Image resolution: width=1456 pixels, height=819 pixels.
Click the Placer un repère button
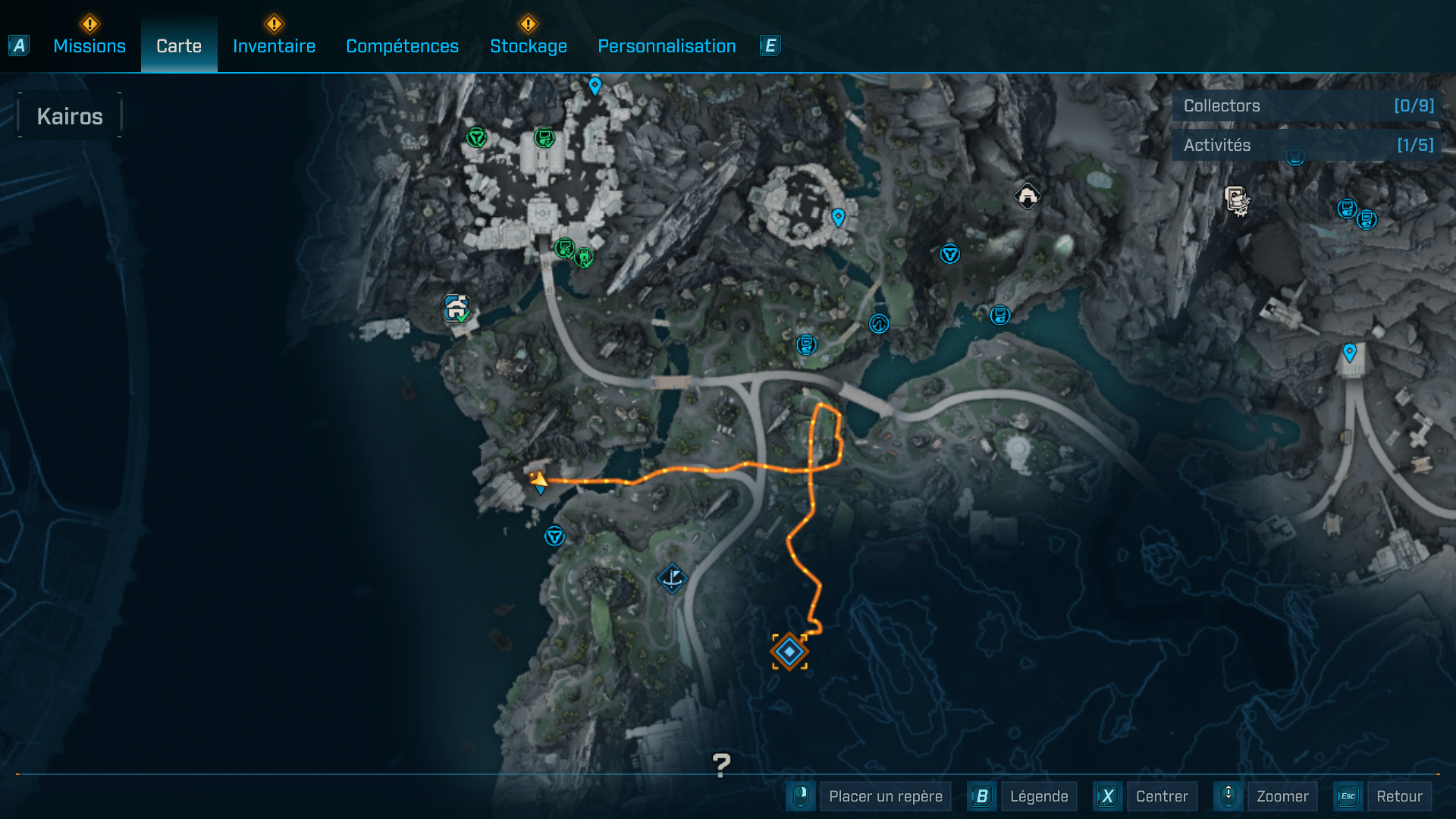tap(885, 796)
